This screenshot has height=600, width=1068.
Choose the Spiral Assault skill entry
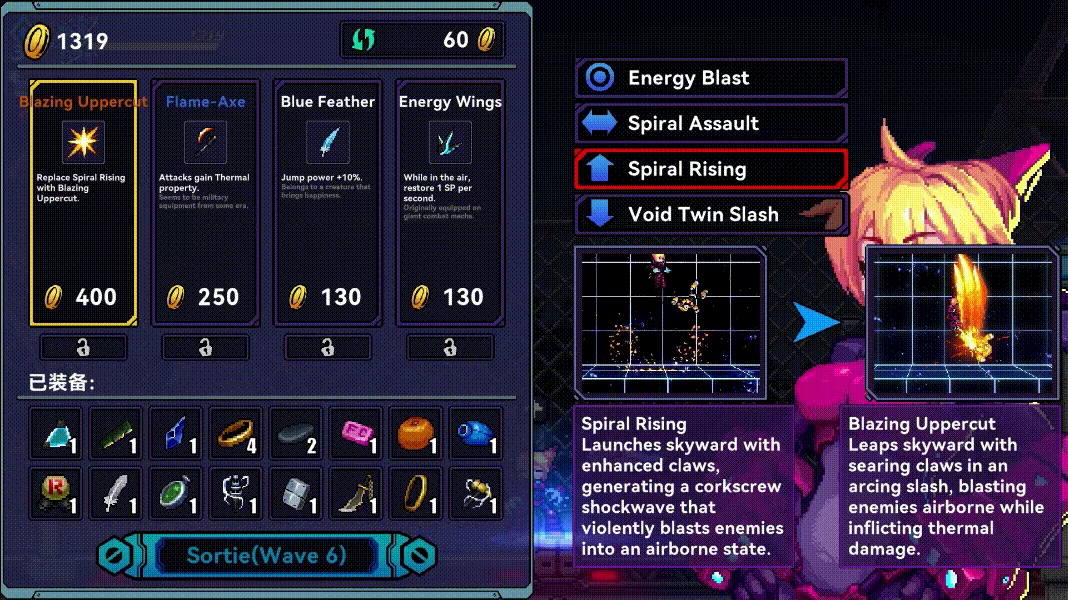click(711, 123)
